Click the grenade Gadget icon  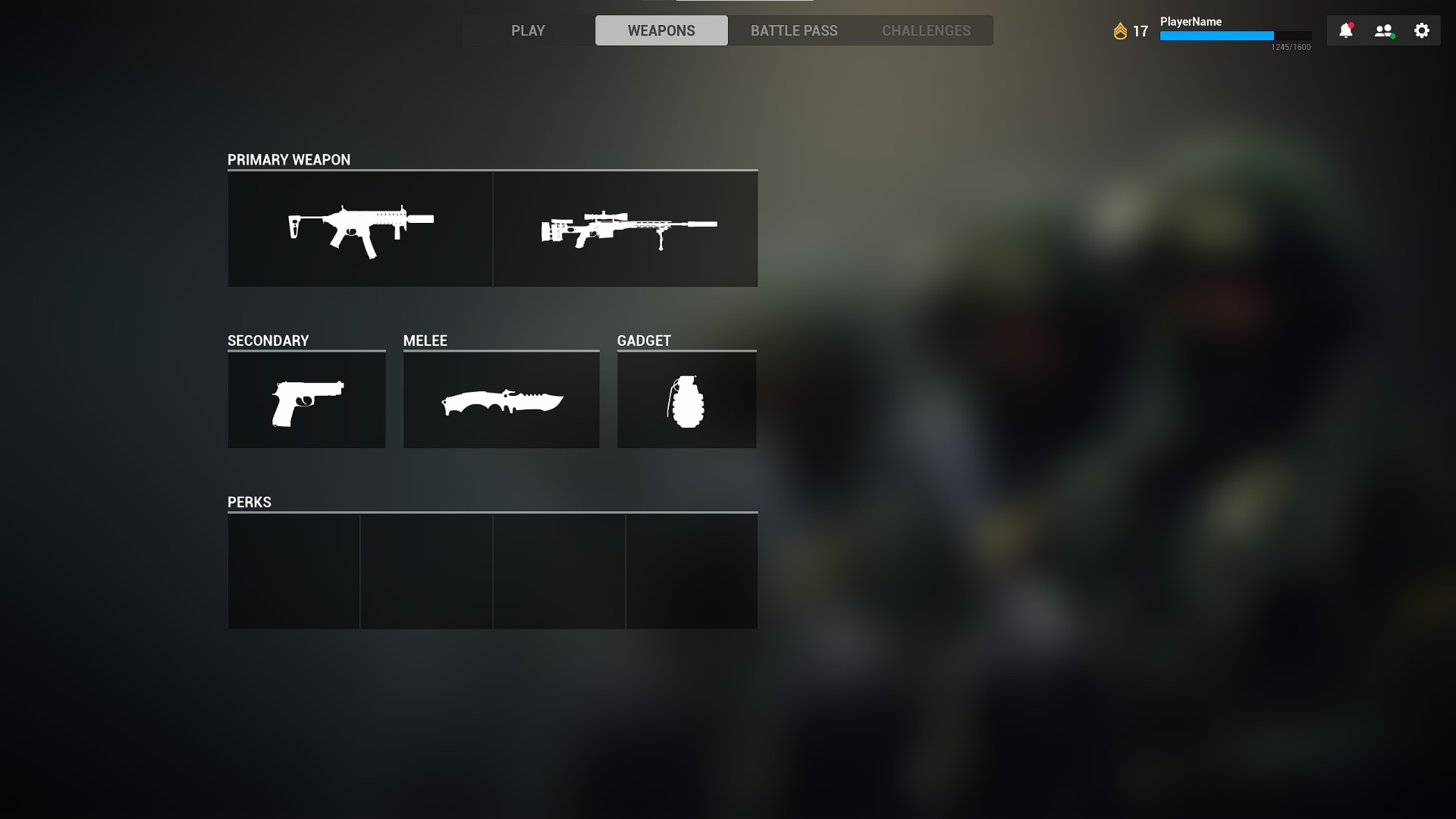click(686, 400)
